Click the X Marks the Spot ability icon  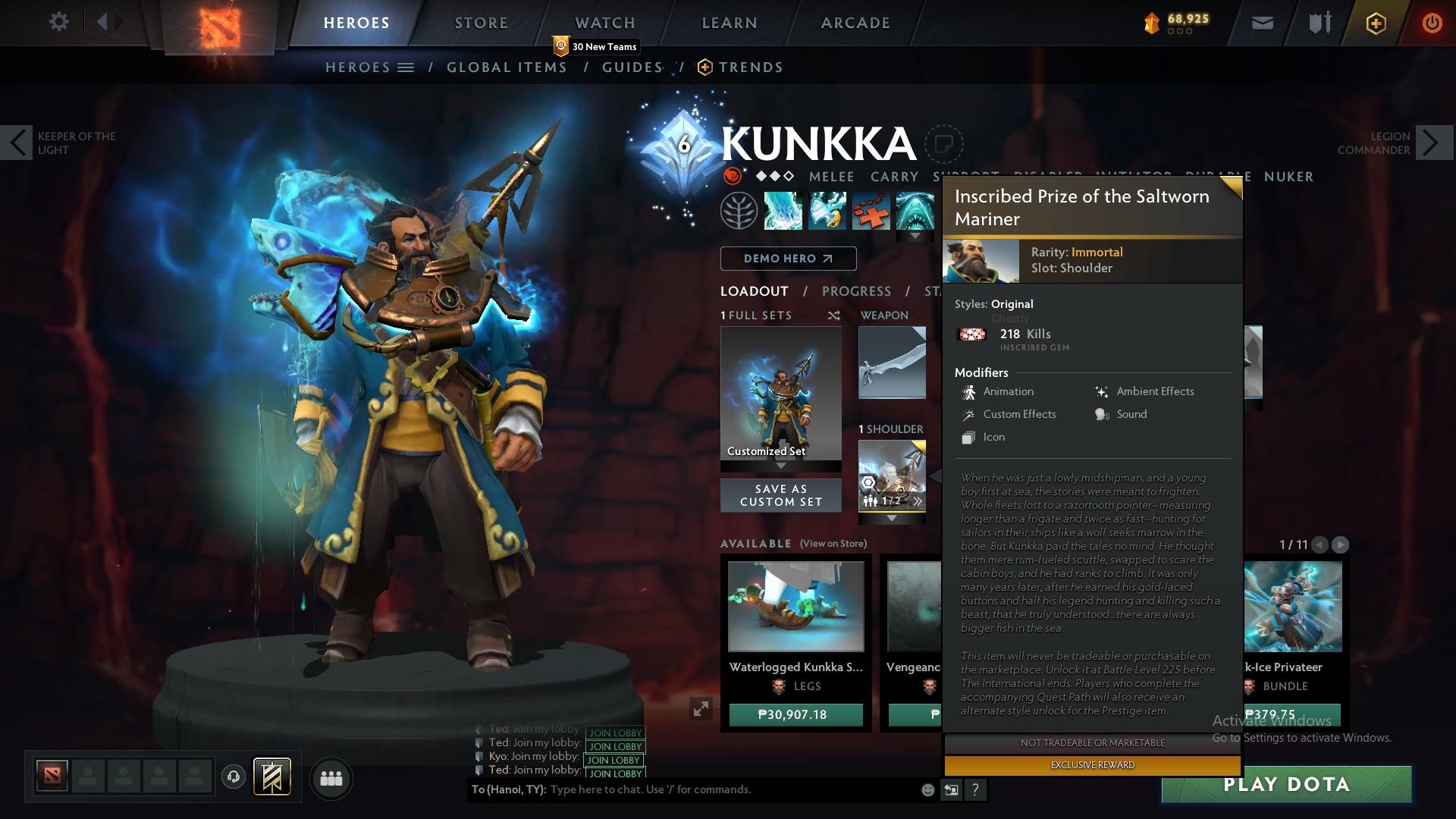pyautogui.click(x=872, y=210)
